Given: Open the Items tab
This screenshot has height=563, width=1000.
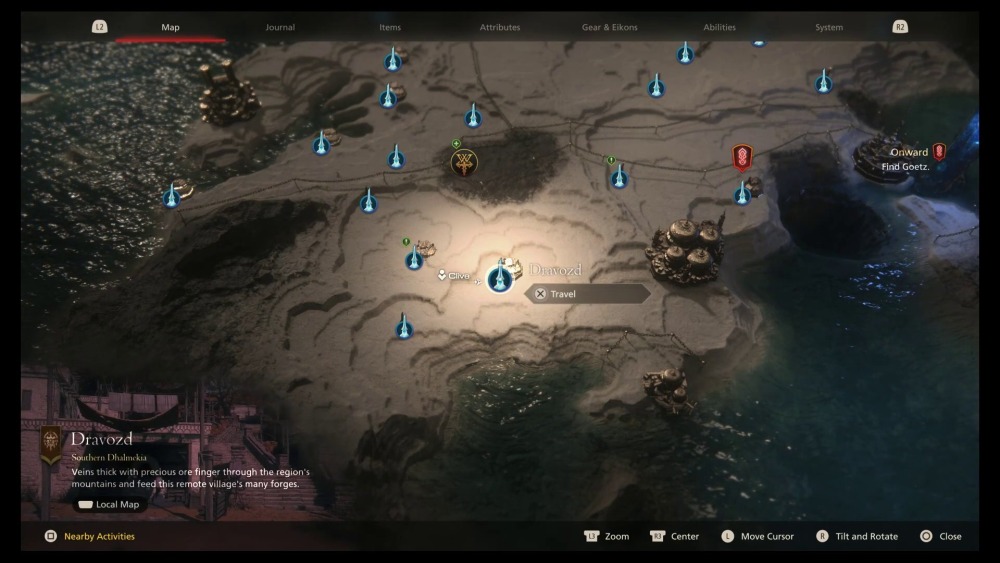Looking at the screenshot, I should click(x=390, y=27).
